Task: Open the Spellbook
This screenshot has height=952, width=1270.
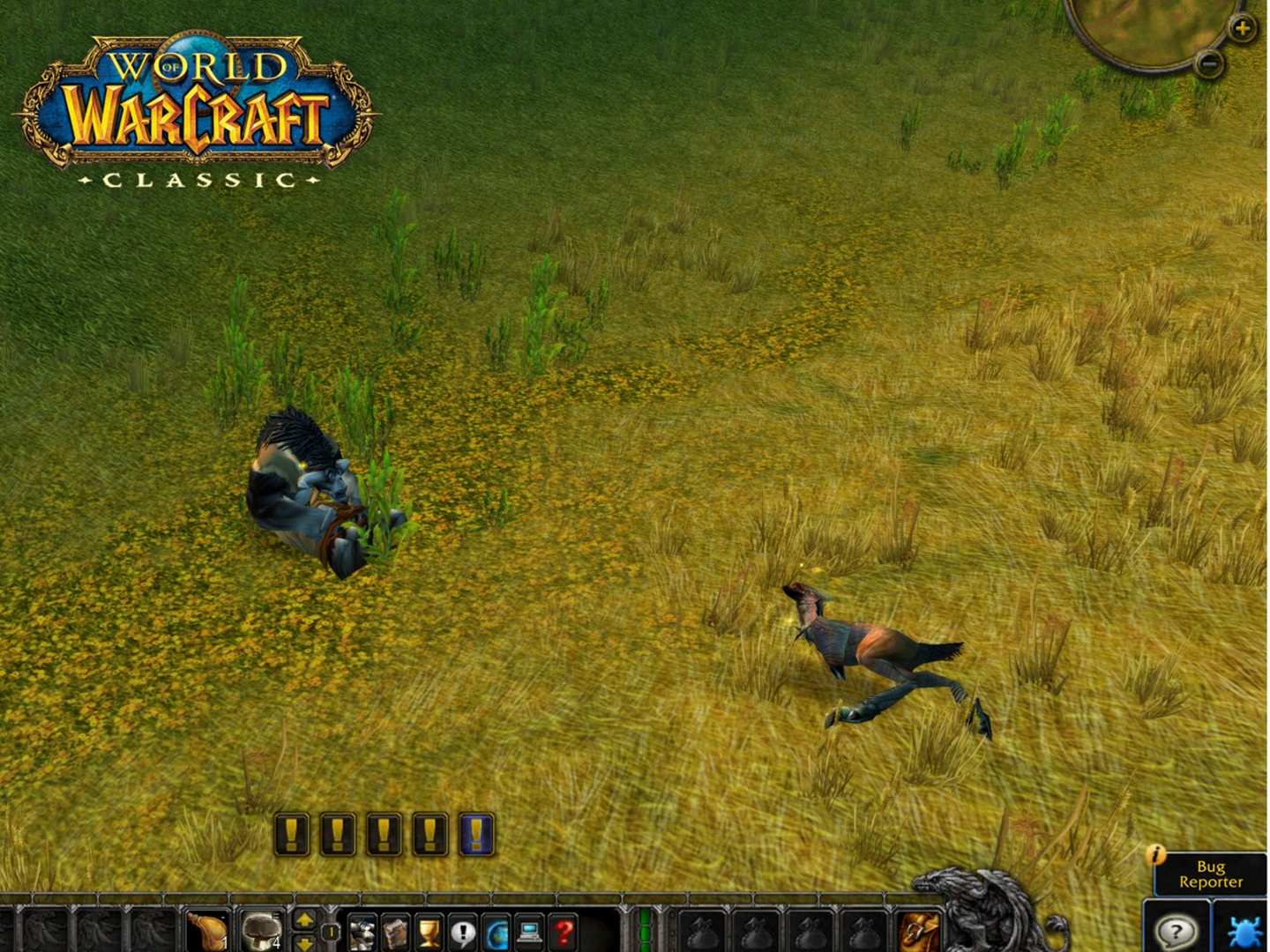Action: click(394, 931)
